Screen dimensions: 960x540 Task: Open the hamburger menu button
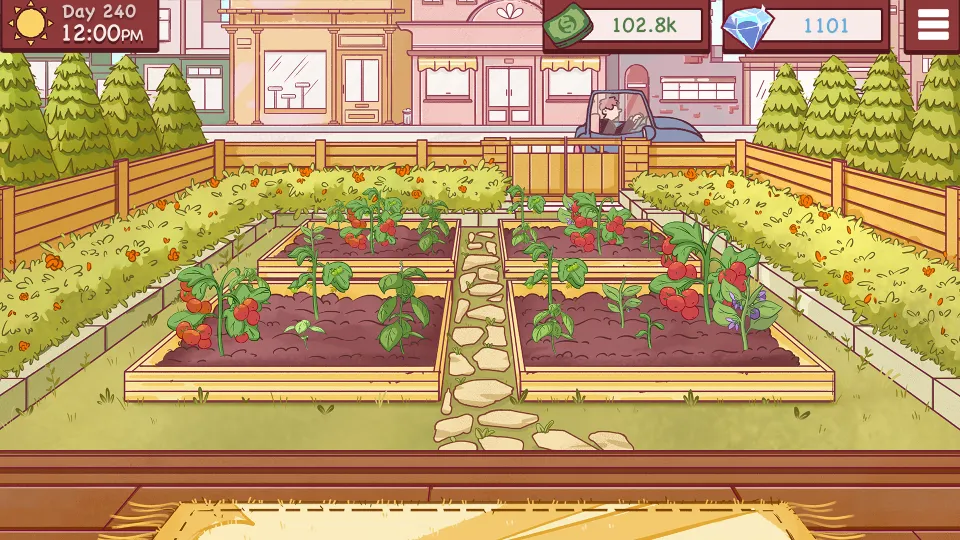pyautogui.click(x=932, y=25)
